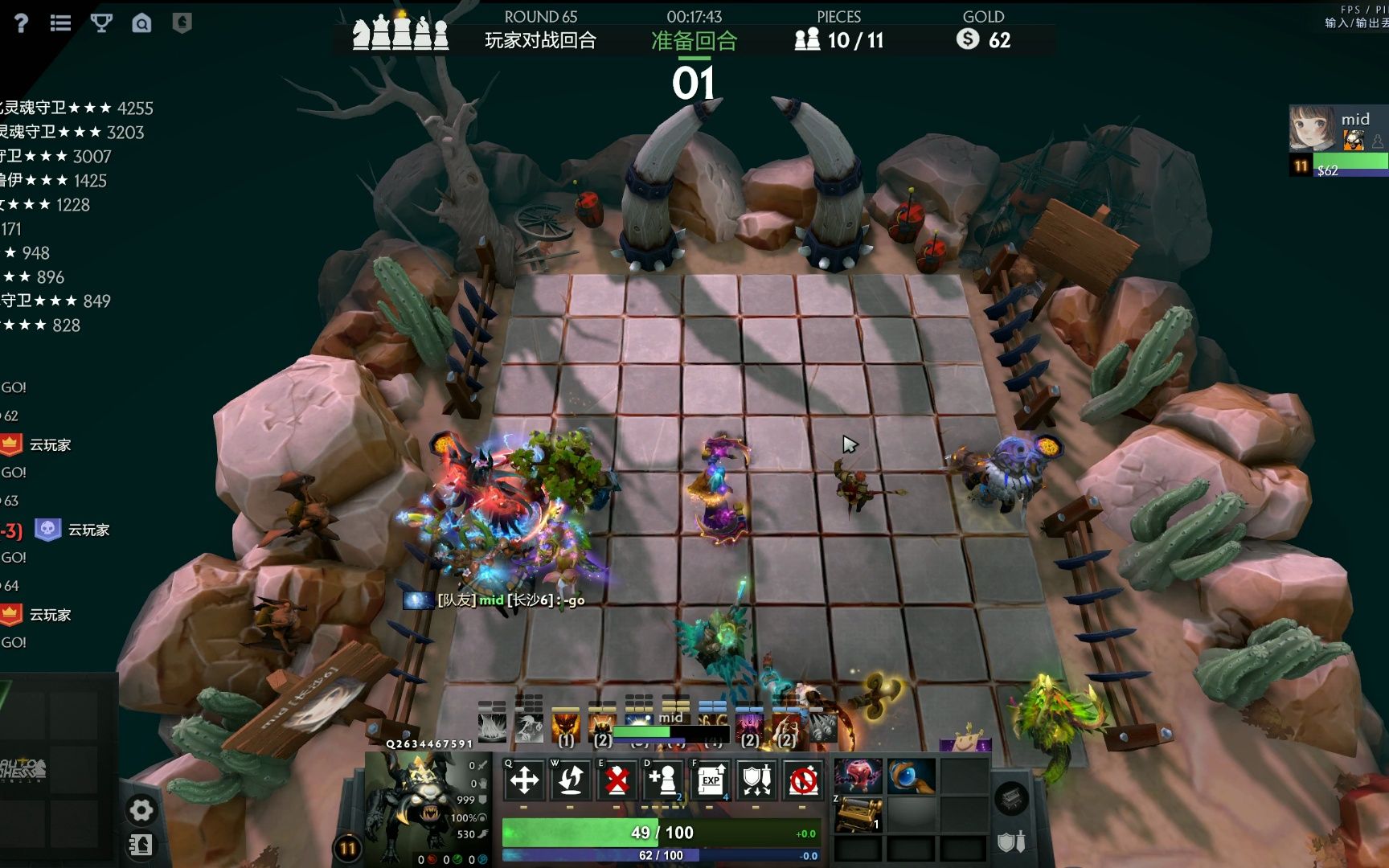Use the recall piece ability with curved arrows
Image resolution: width=1389 pixels, height=868 pixels.
tap(571, 780)
